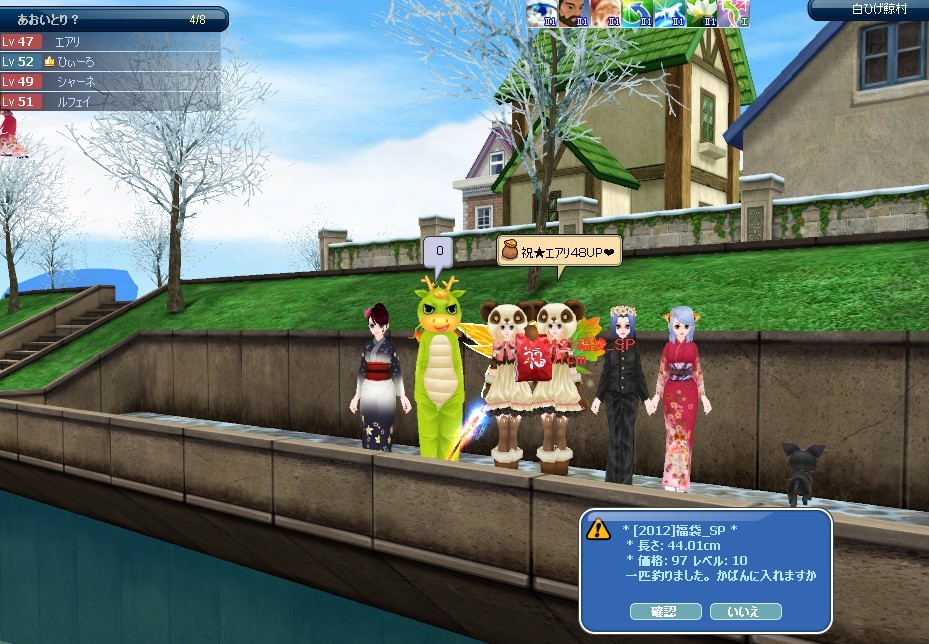Select party member ルフェイ
929x644 pixels.
(74, 101)
